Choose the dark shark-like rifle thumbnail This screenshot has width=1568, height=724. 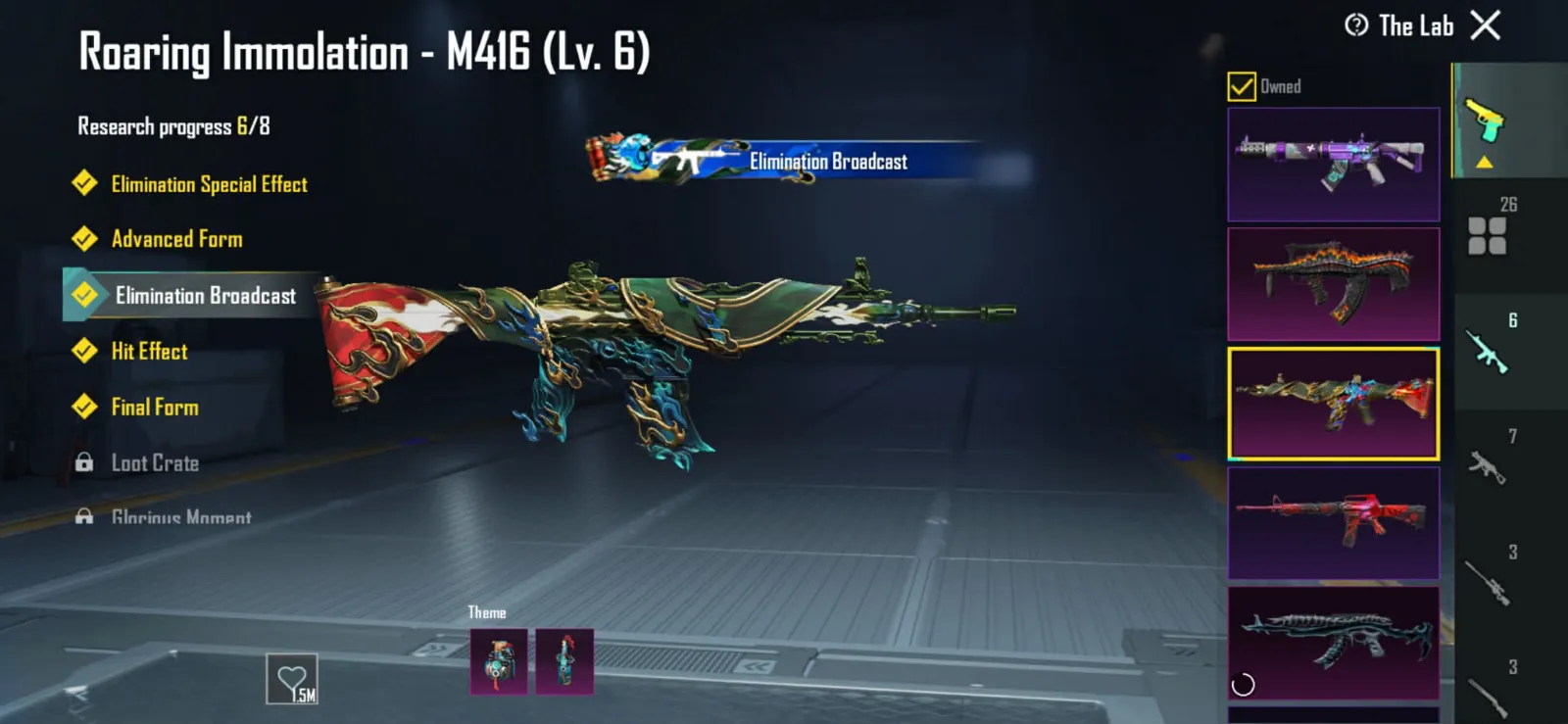click(x=1333, y=643)
